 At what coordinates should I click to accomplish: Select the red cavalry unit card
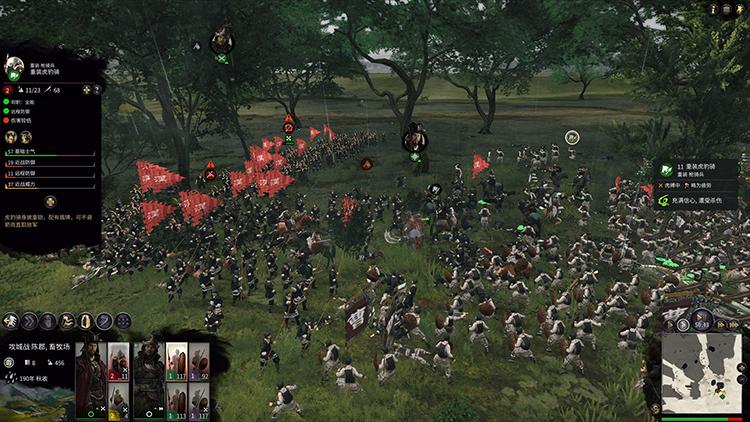pyautogui.click(x=117, y=364)
